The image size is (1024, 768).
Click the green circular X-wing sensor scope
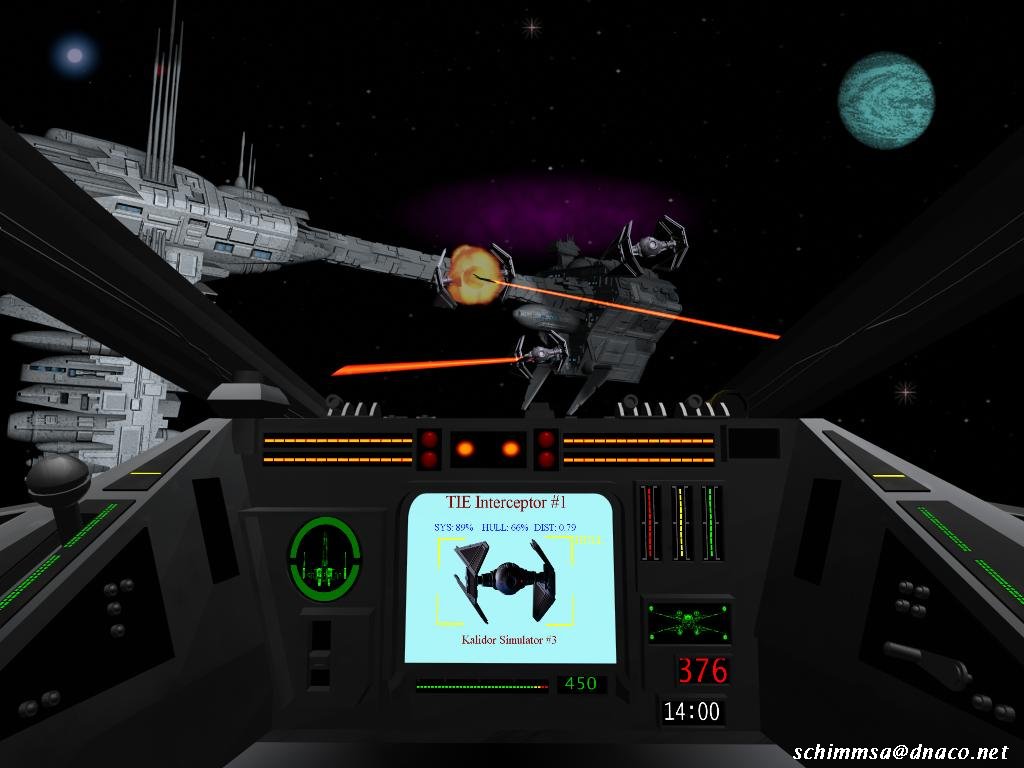point(325,558)
